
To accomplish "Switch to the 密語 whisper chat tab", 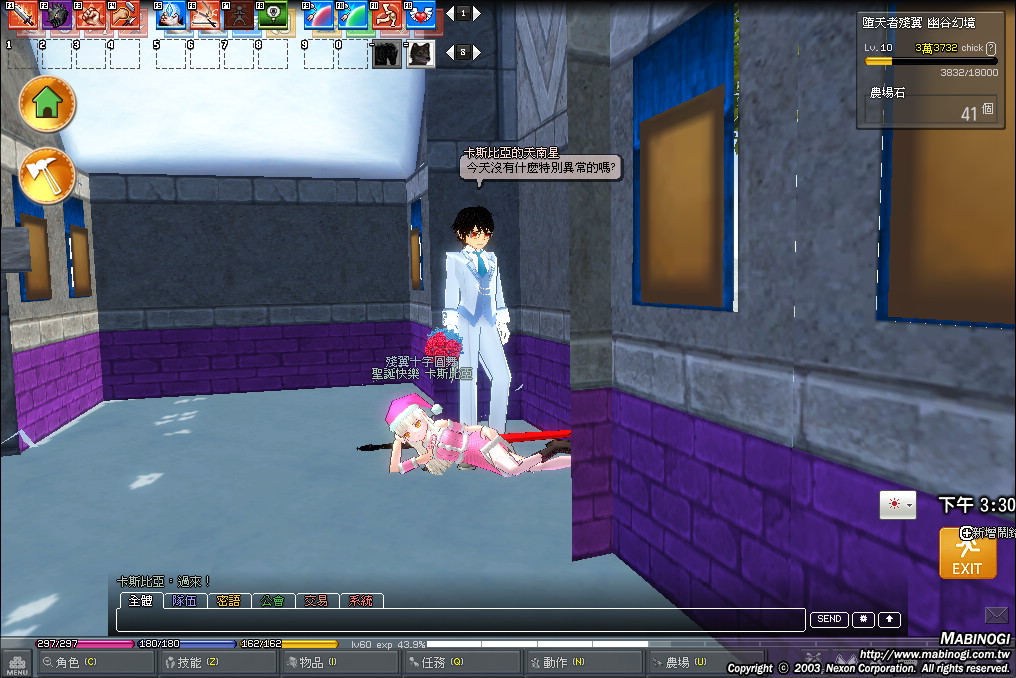I will [x=228, y=601].
